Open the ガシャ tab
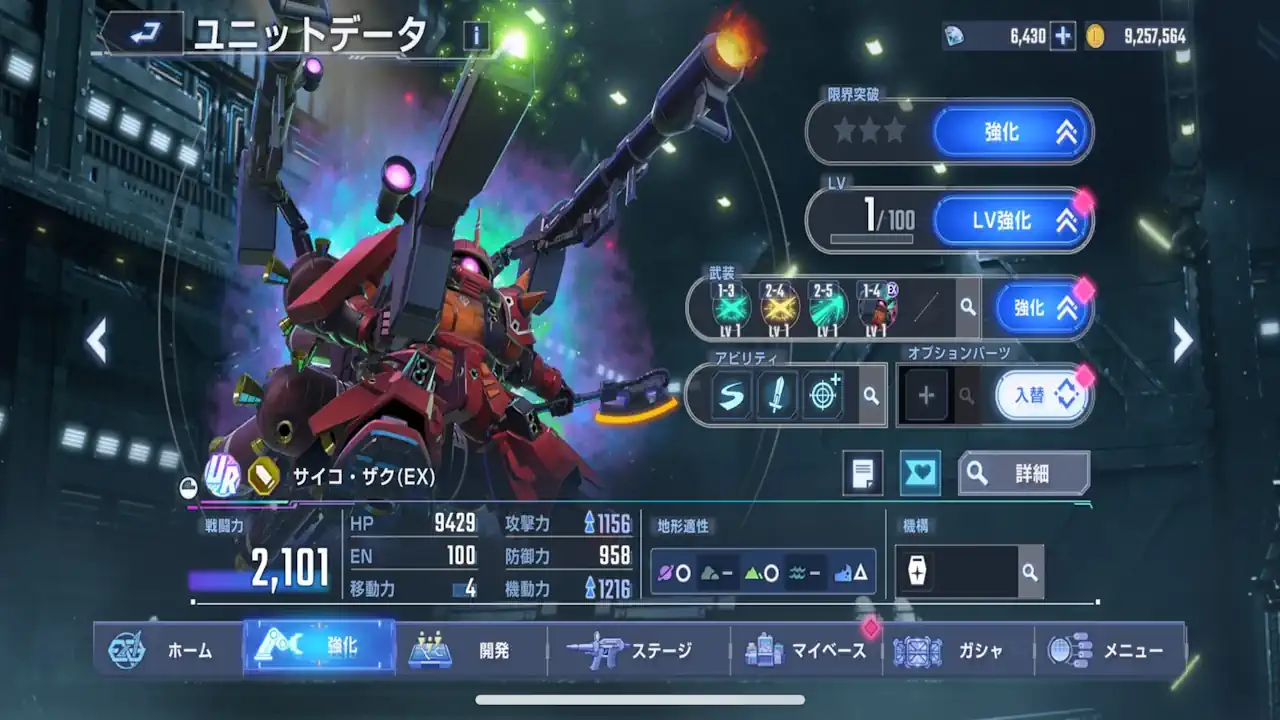This screenshot has width=1280, height=720. tap(958, 651)
